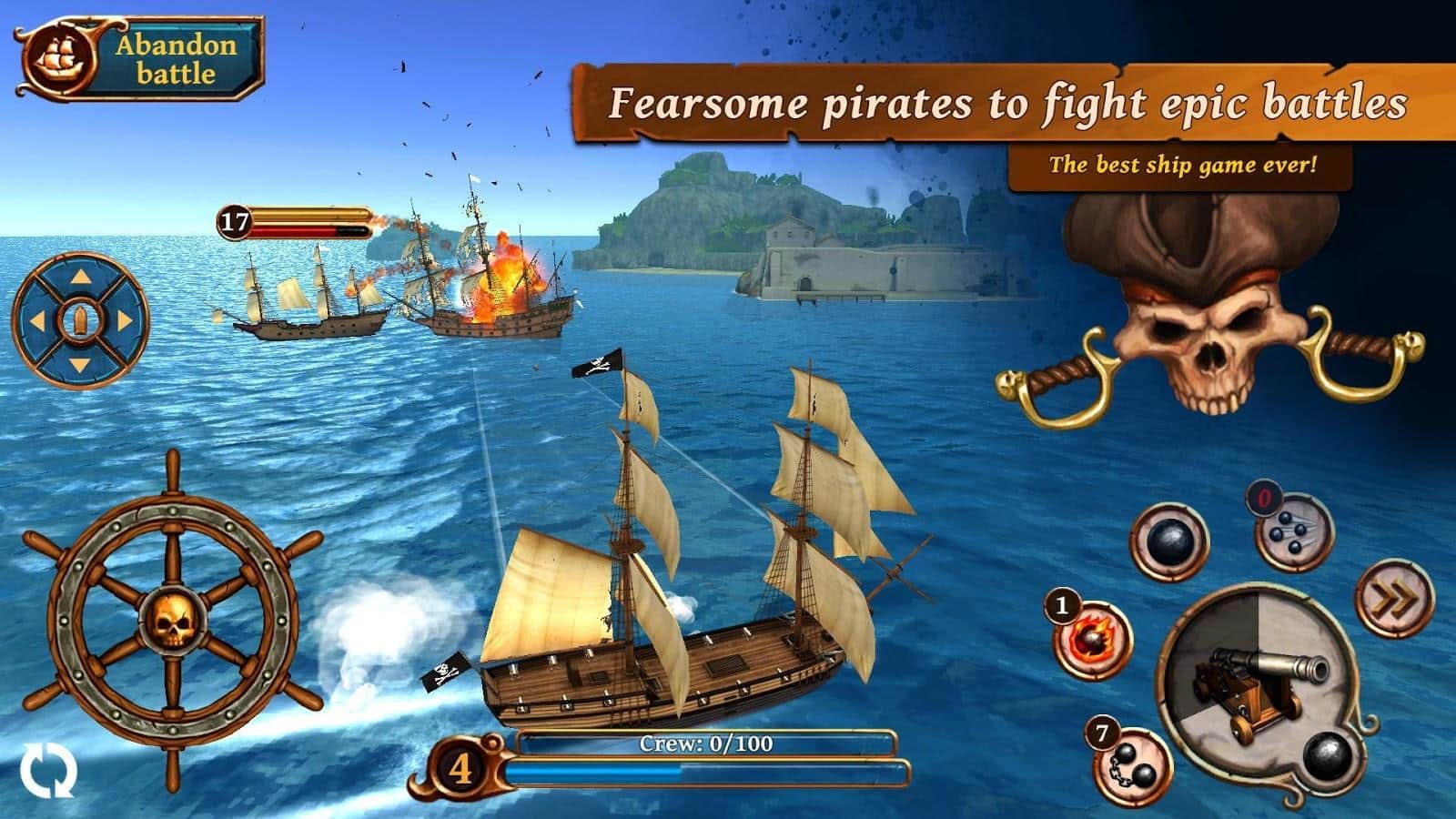
Task: Click the grapeshot ammo counter badge showing 0
Action: (1263, 499)
